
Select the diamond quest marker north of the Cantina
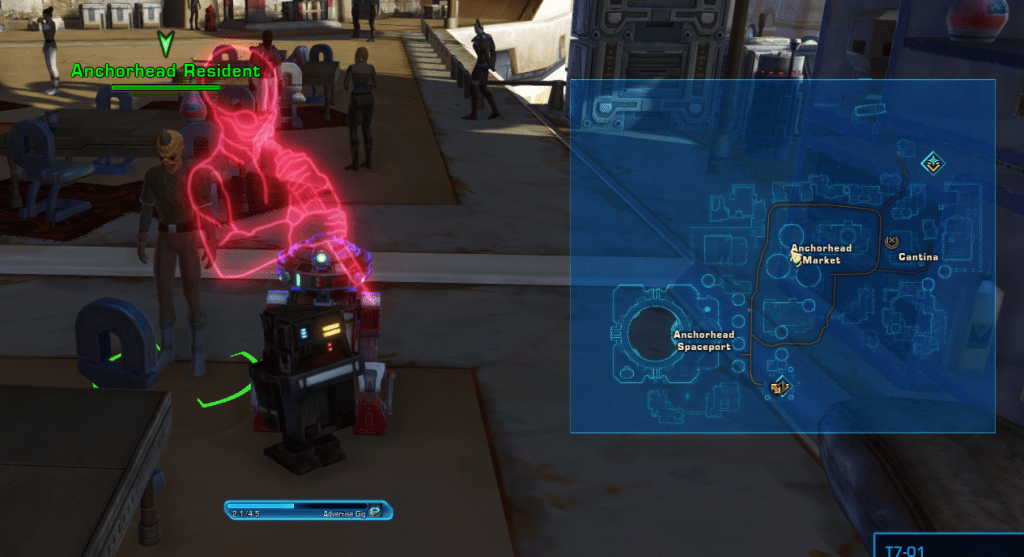(932, 162)
